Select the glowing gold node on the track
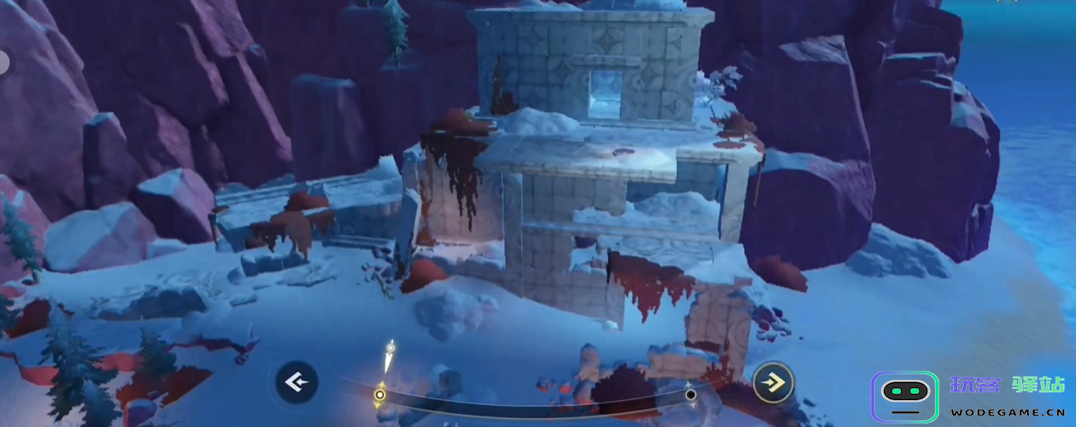Viewport: 1076px width, 427px height. tap(380, 395)
